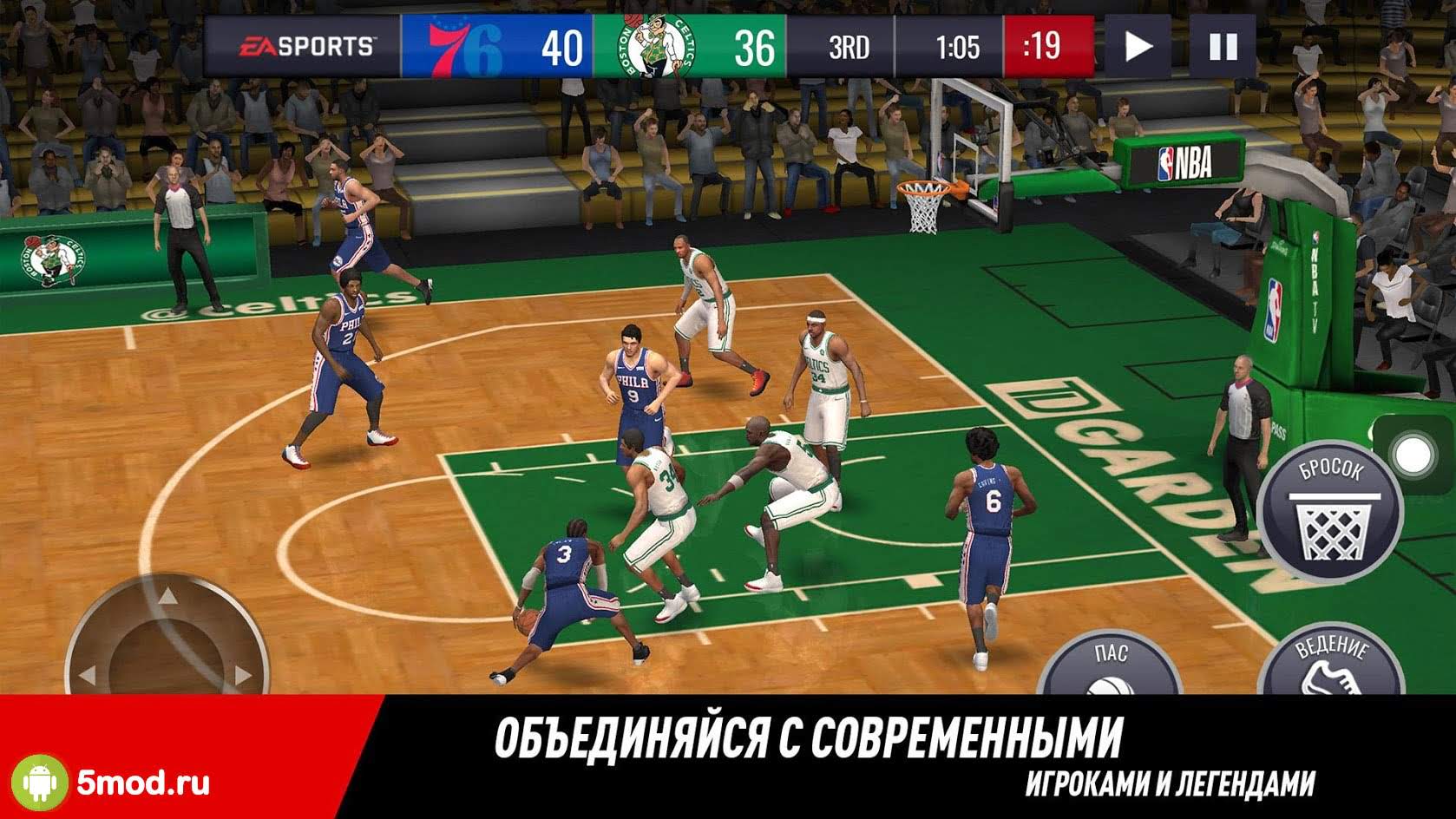Shoot using the Бросок button
This screenshot has height=819, width=1456.
coord(1330,514)
